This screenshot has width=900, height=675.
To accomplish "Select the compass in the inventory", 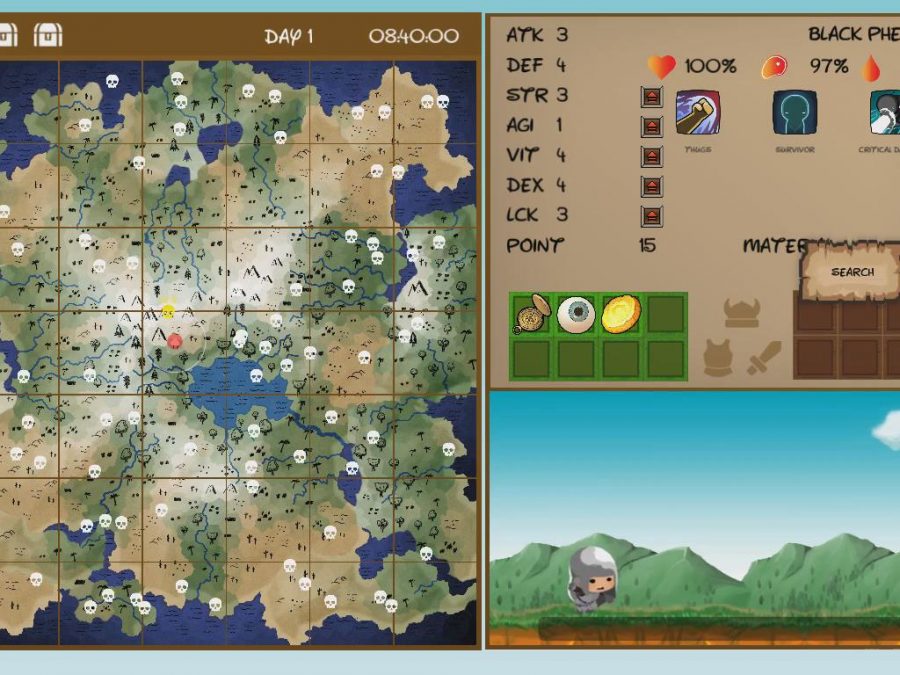I will point(532,314).
